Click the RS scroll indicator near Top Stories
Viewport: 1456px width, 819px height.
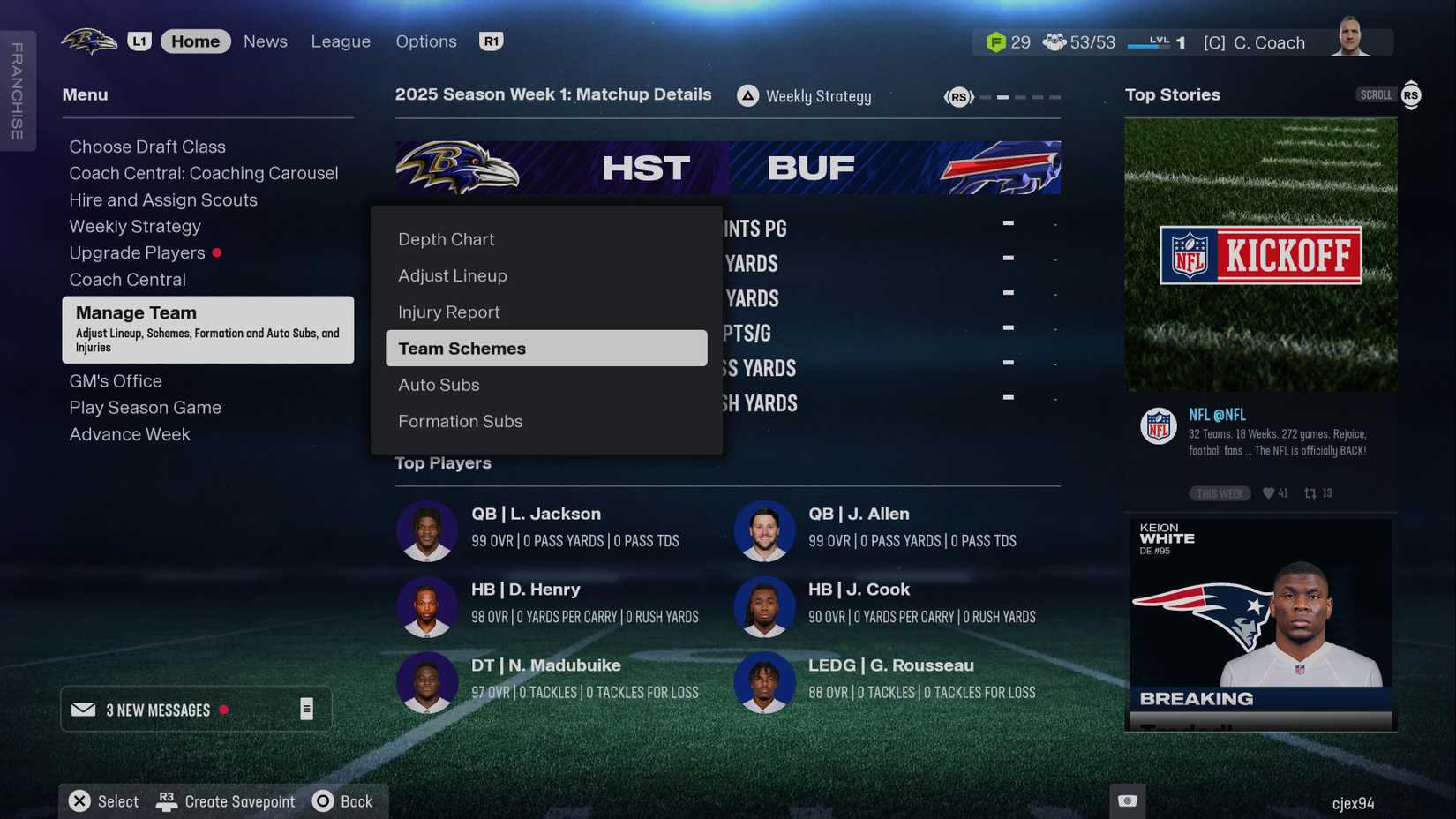pos(1410,94)
